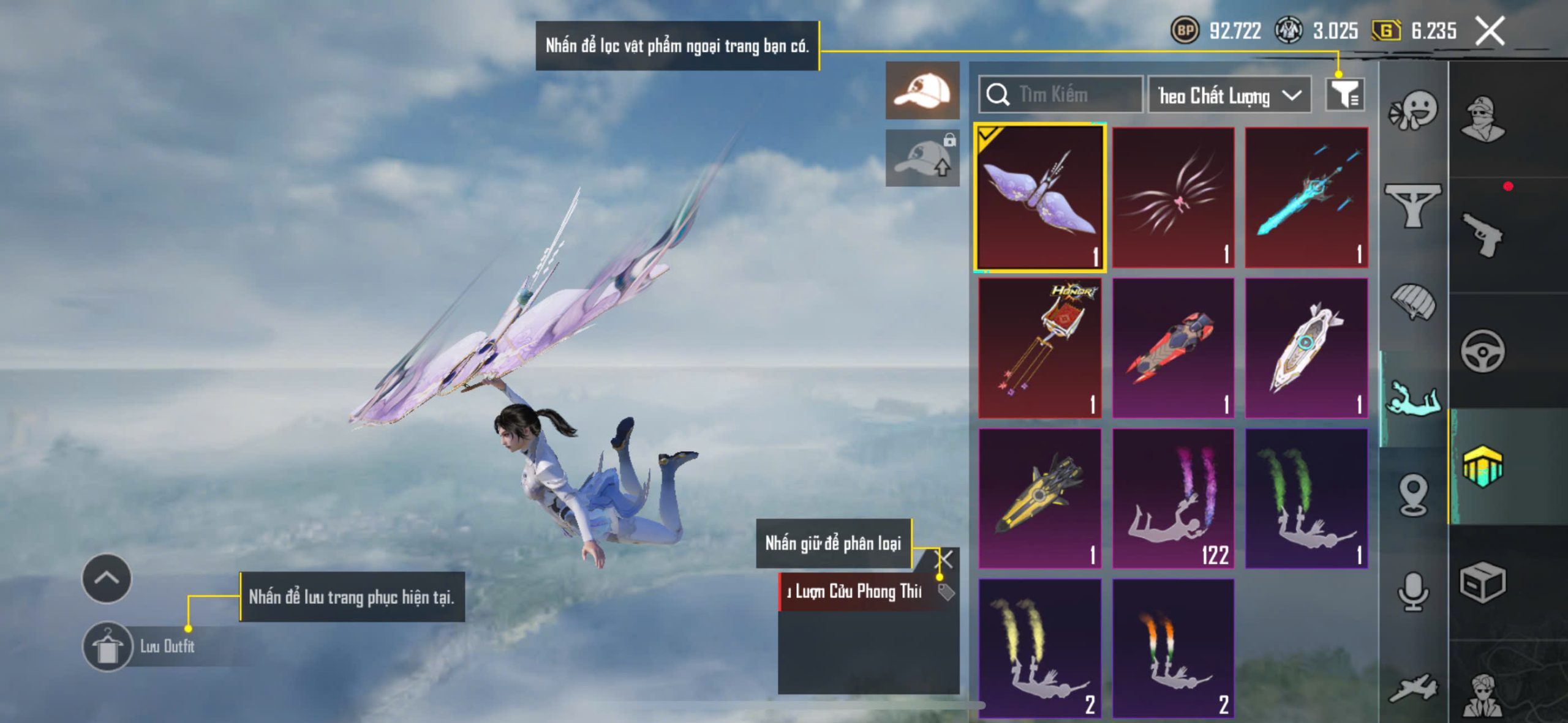Expand the round up-arrow button
Viewport: 1568px width, 723px height.
coord(107,579)
